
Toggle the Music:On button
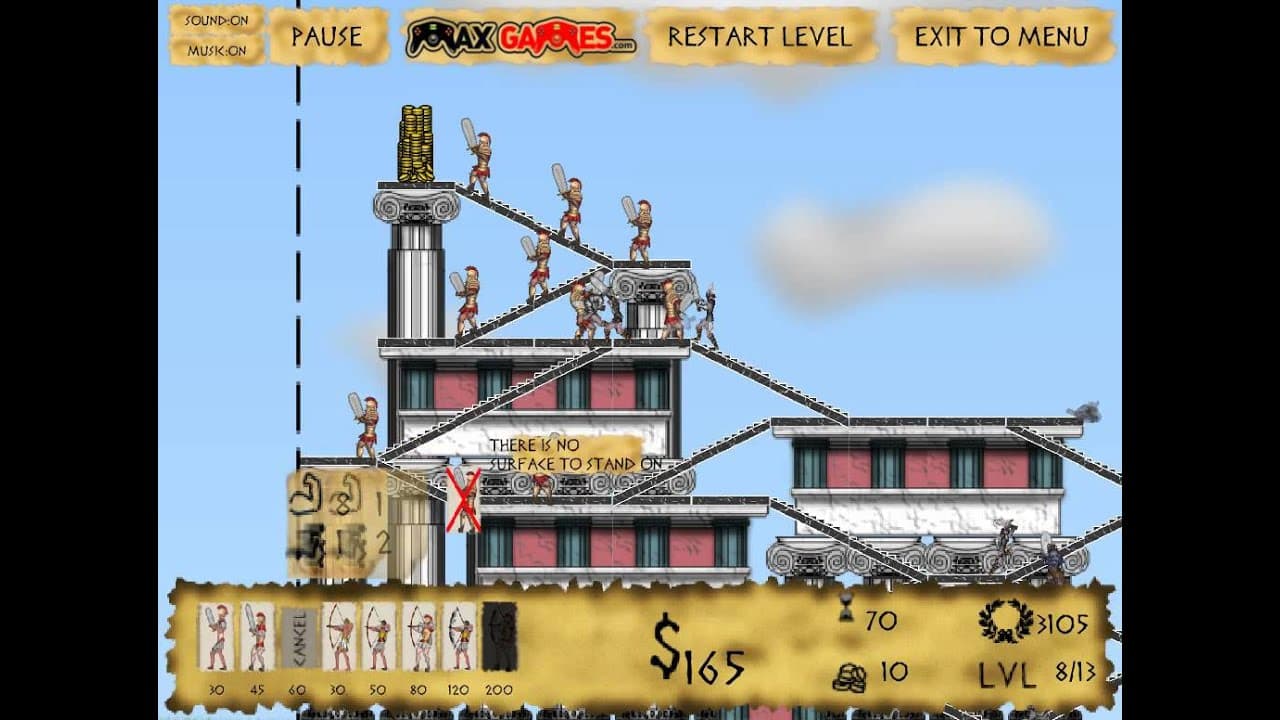click(216, 50)
